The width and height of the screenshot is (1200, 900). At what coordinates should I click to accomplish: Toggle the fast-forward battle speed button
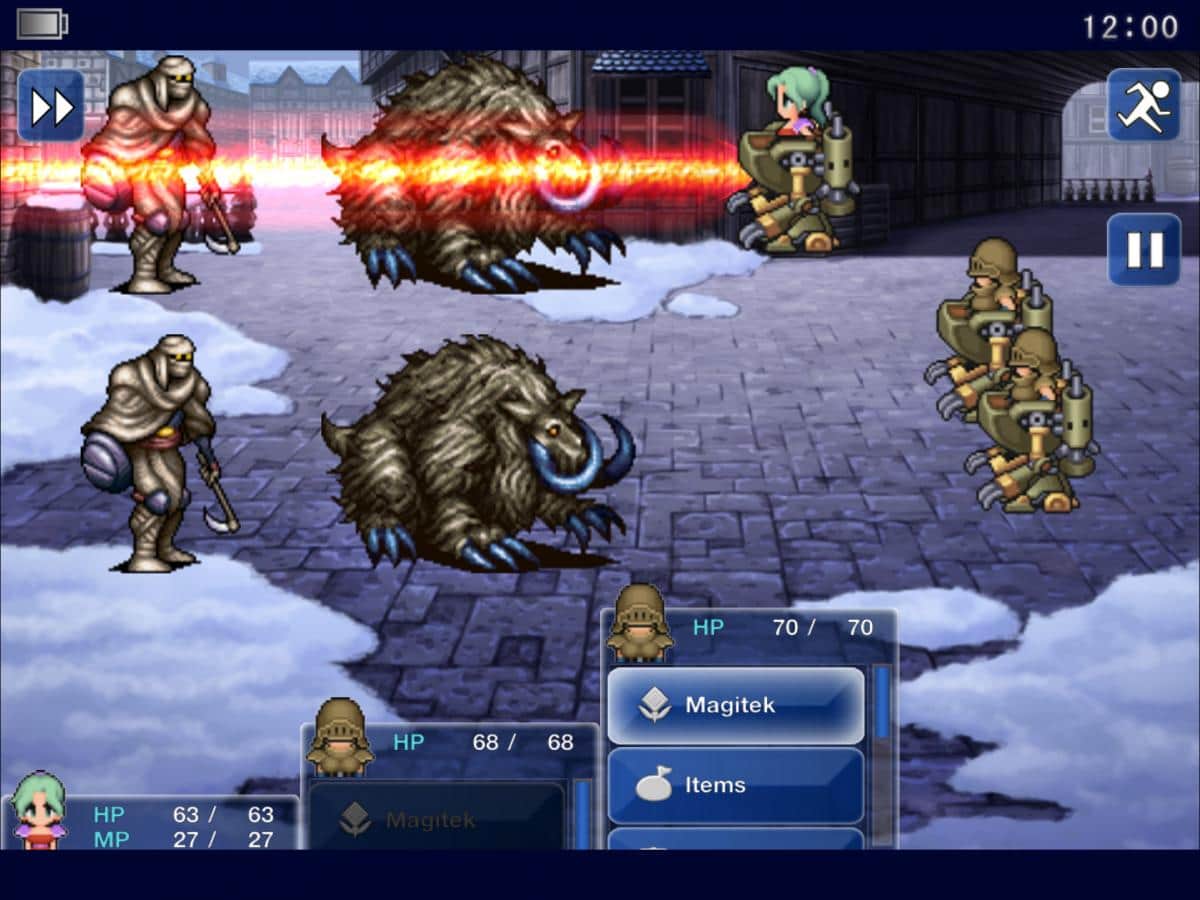click(51, 106)
